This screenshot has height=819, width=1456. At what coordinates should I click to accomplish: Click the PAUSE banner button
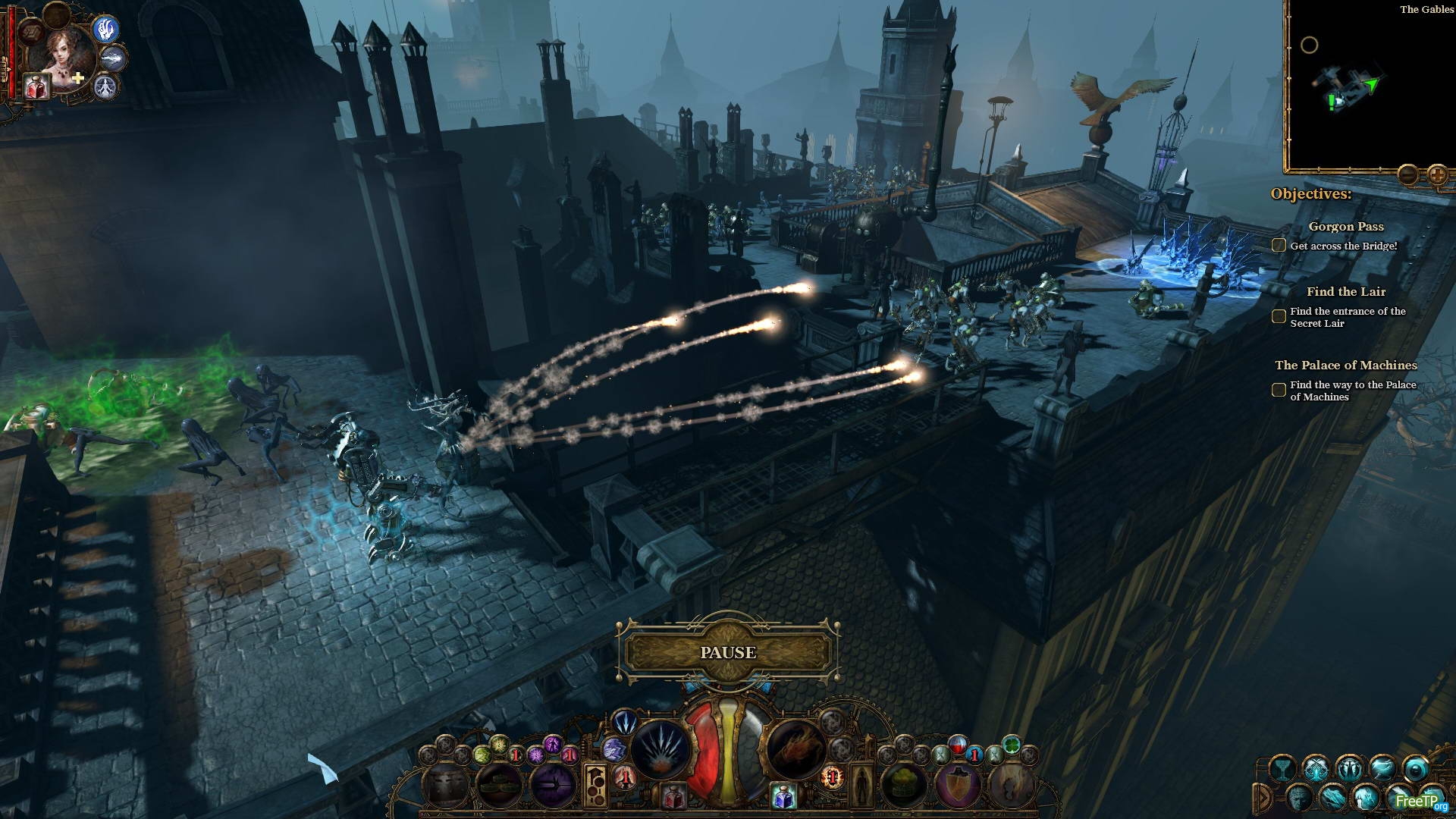click(x=728, y=652)
